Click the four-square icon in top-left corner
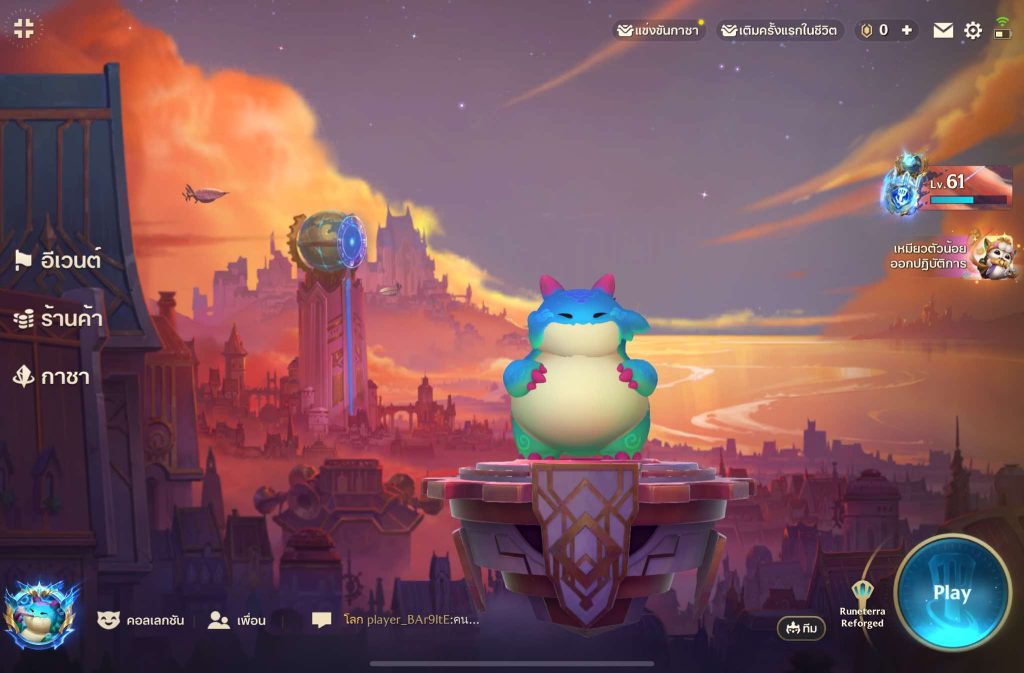Image resolution: width=1024 pixels, height=673 pixels. [x=25, y=28]
